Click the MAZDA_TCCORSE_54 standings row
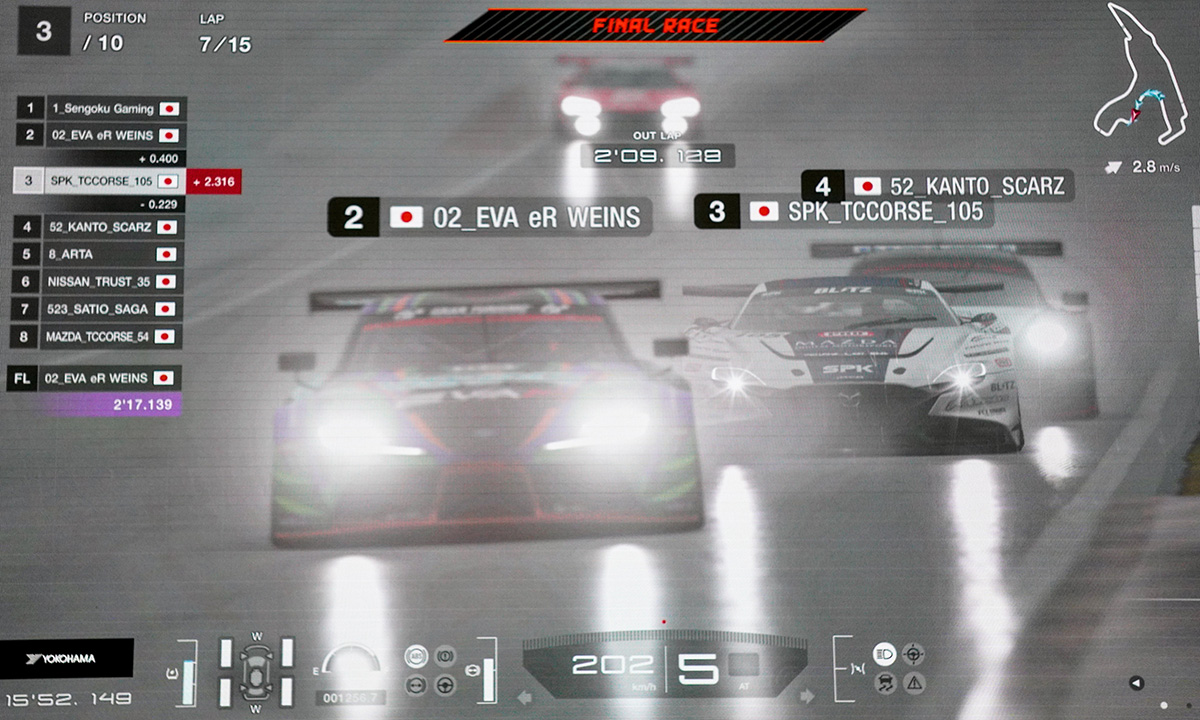 point(100,337)
